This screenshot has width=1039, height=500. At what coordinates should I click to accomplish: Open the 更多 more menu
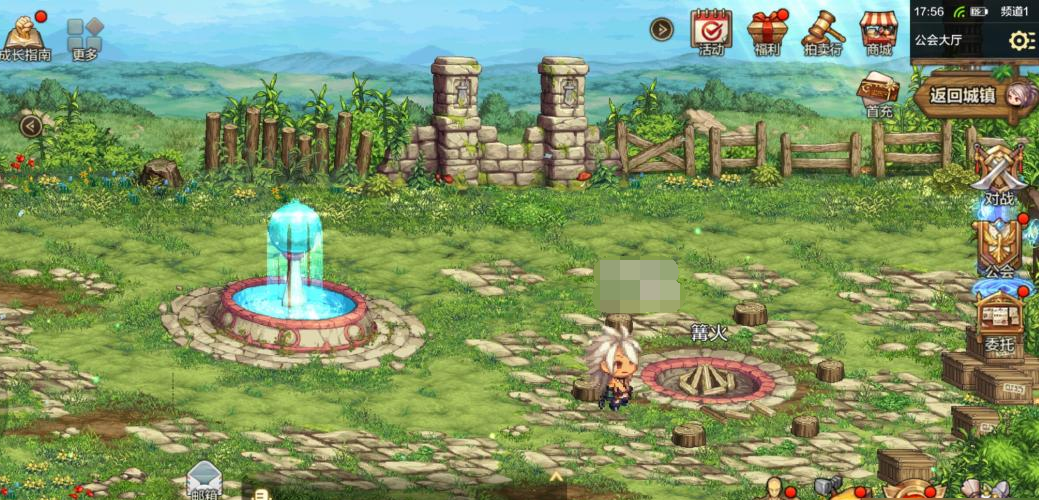pos(85,36)
